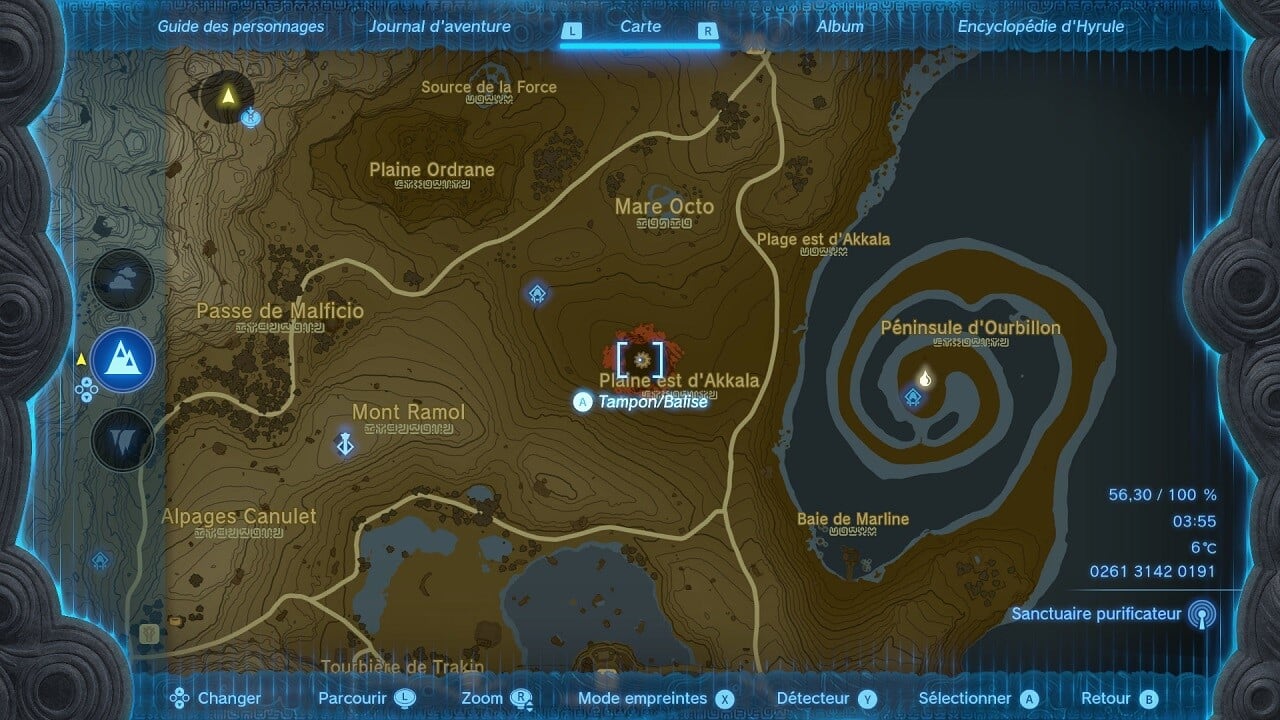Viewport: 1280px width, 720px height.
Task: Switch to the Journal d'aventure tab
Action: pyautogui.click(x=440, y=27)
